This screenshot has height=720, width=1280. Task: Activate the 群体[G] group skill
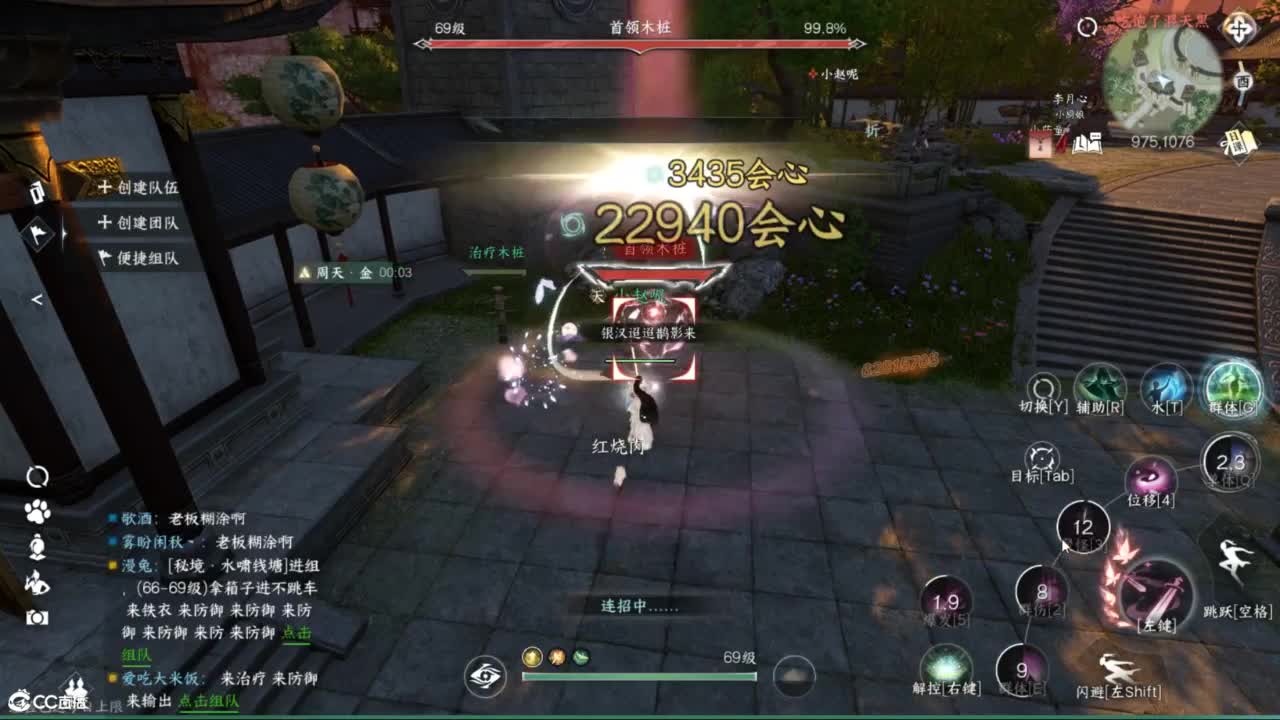pyautogui.click(x=1230, y=387)
